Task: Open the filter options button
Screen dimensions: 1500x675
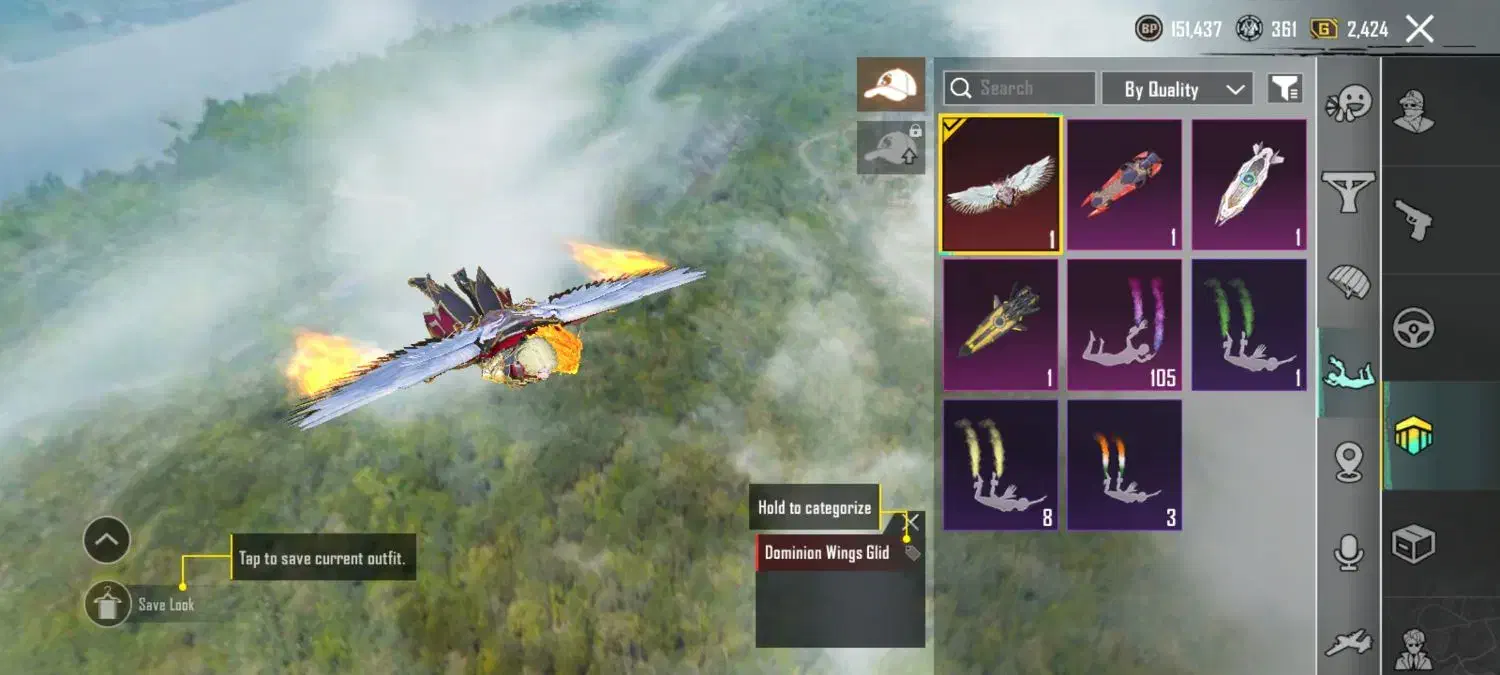Action: 1285,88
